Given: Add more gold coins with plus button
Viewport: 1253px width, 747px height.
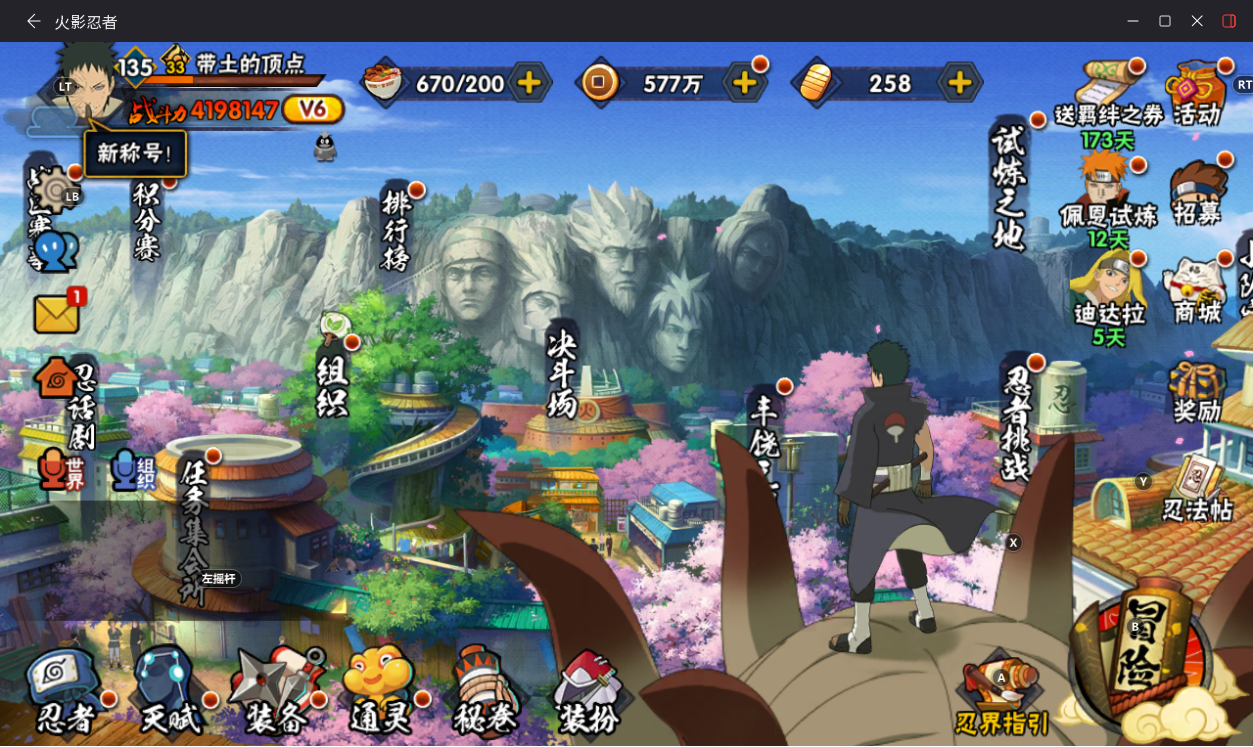Looking at the screenshot, I should click(745, 83).
